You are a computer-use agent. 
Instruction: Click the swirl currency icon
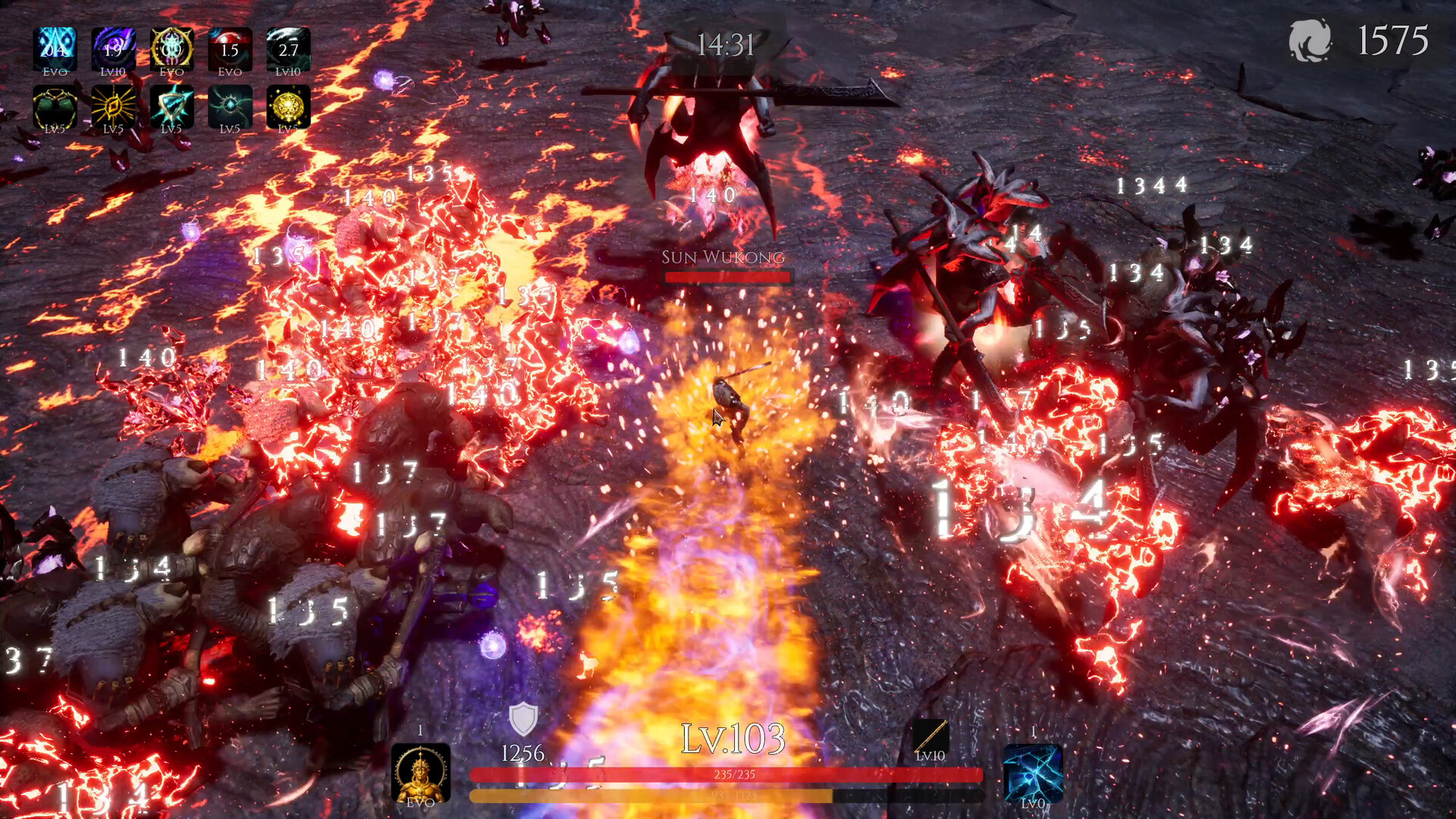point(1310,40)
